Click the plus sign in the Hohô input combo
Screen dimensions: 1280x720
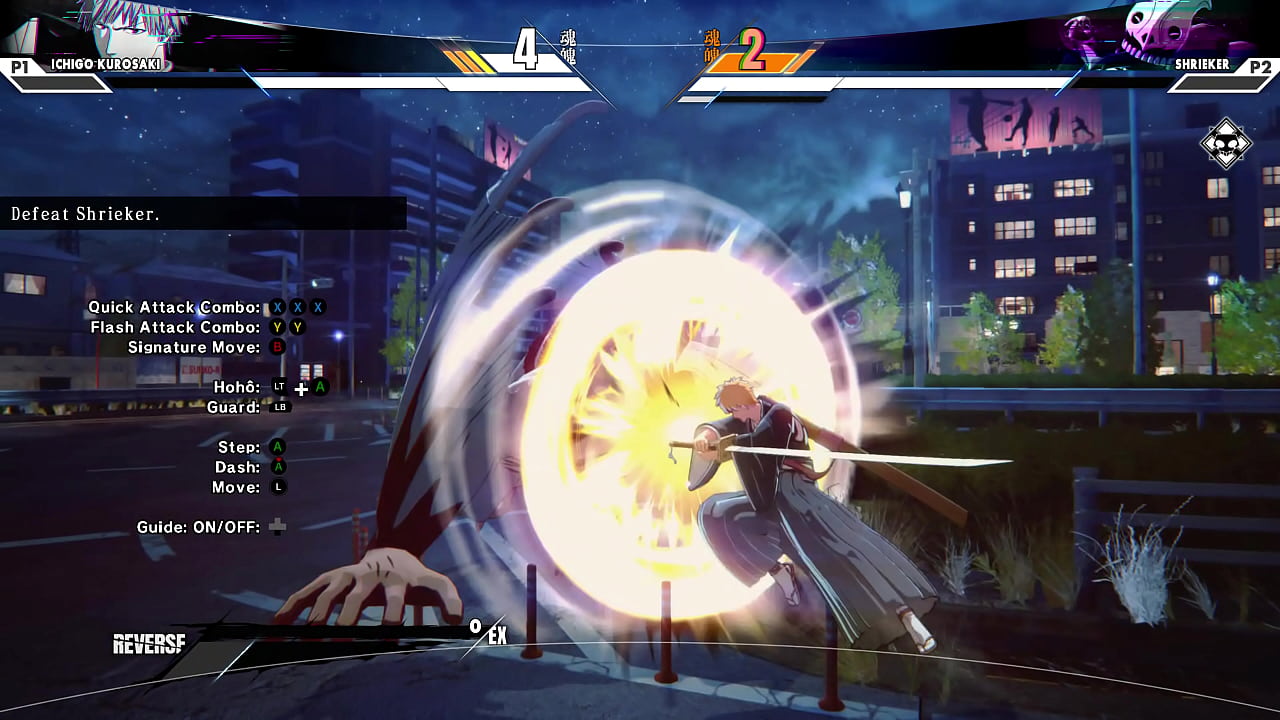point(300,388)
